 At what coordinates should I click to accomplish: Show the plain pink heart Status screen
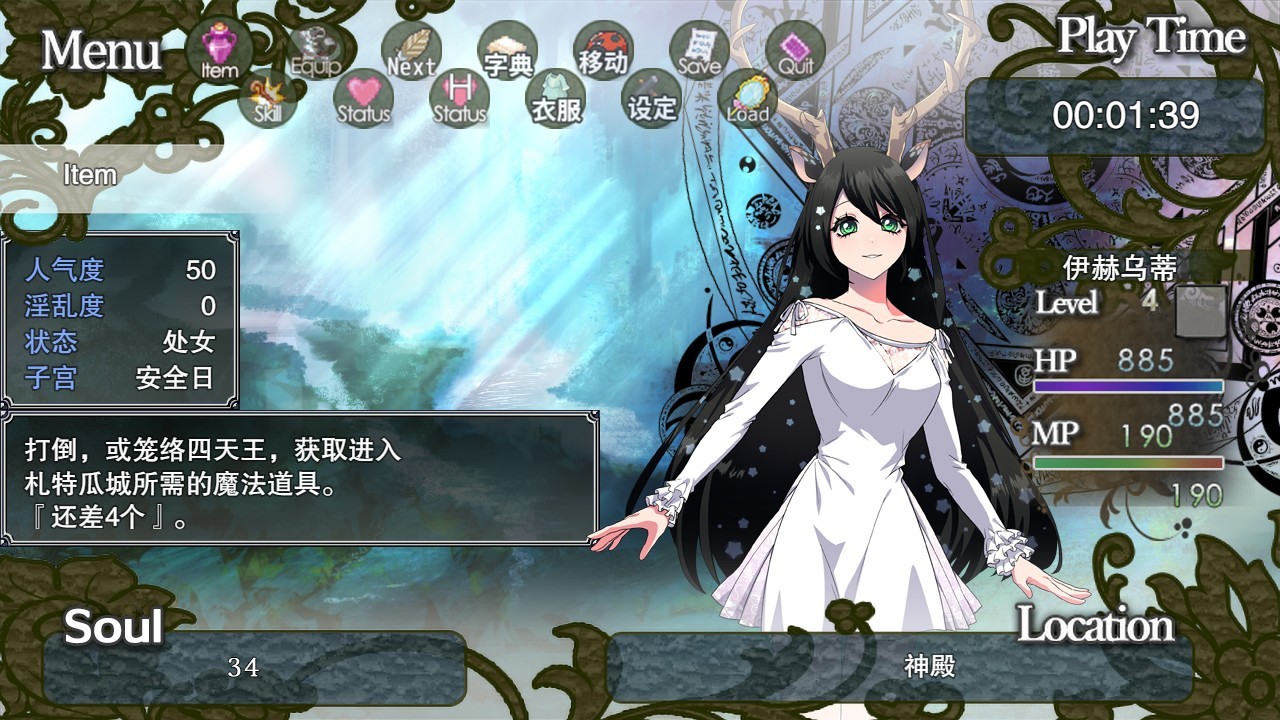click(x=363, y=98)
